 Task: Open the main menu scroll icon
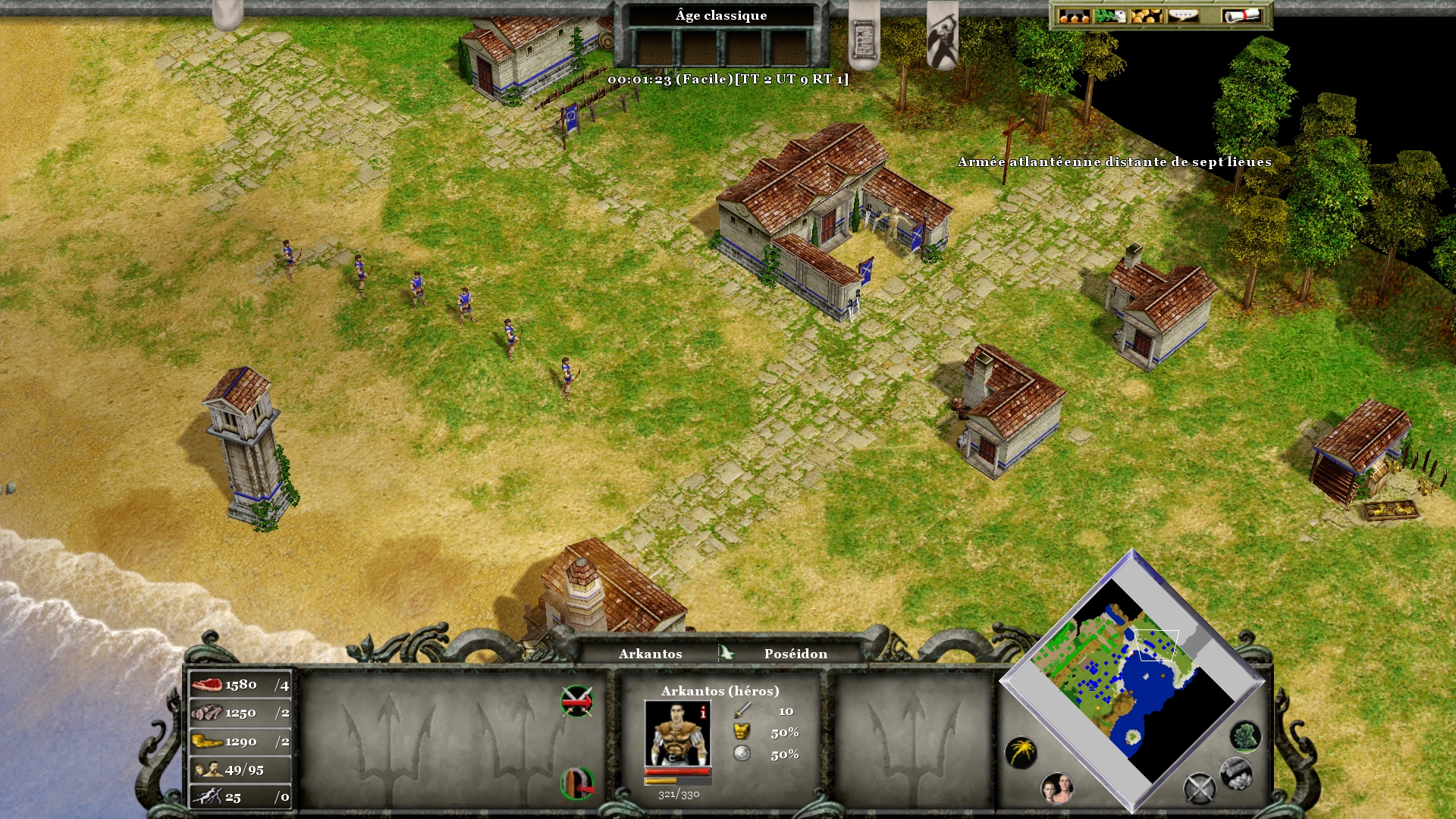(x=1241, y=16)
